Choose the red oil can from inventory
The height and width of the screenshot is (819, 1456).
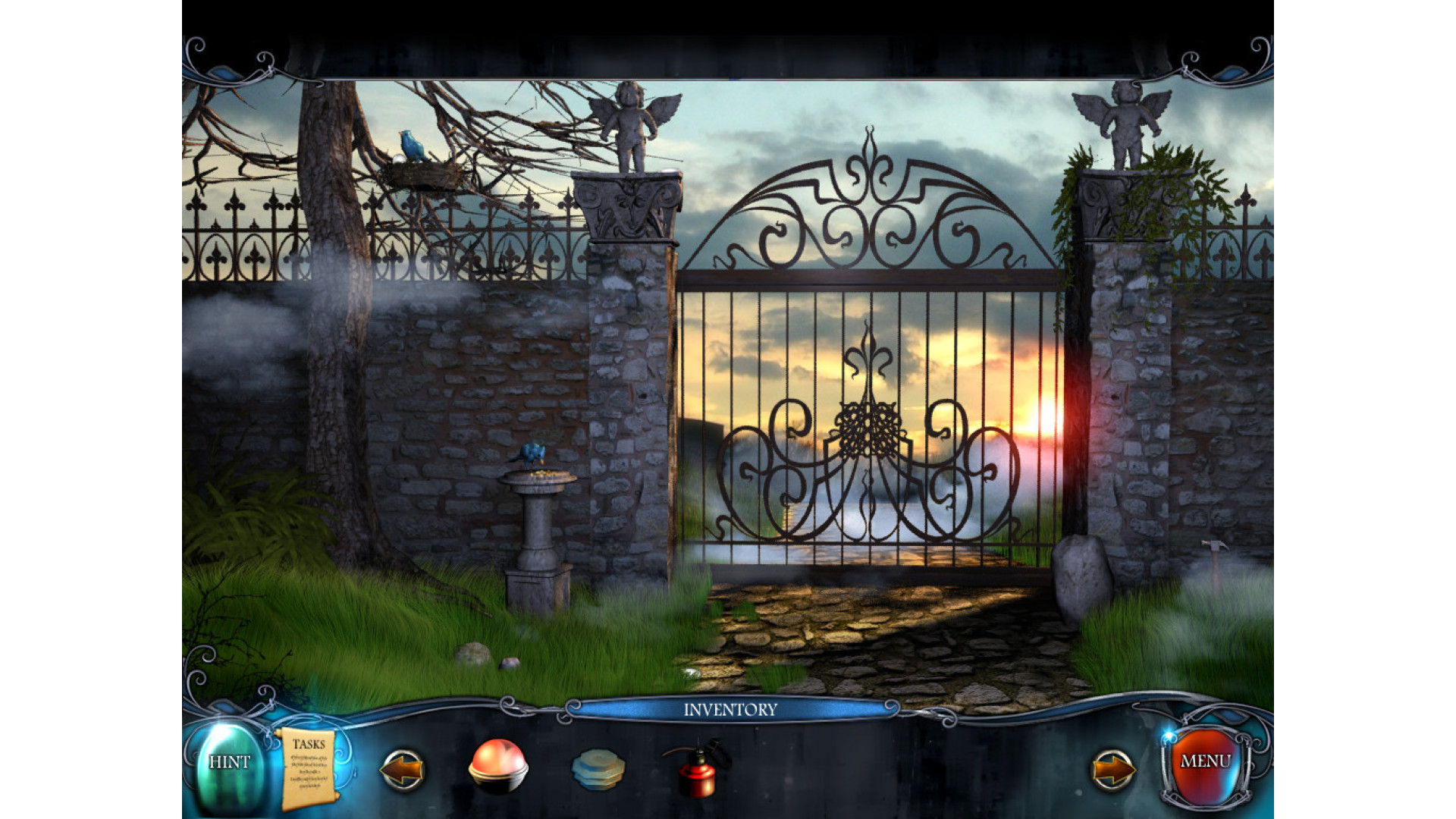696,768
